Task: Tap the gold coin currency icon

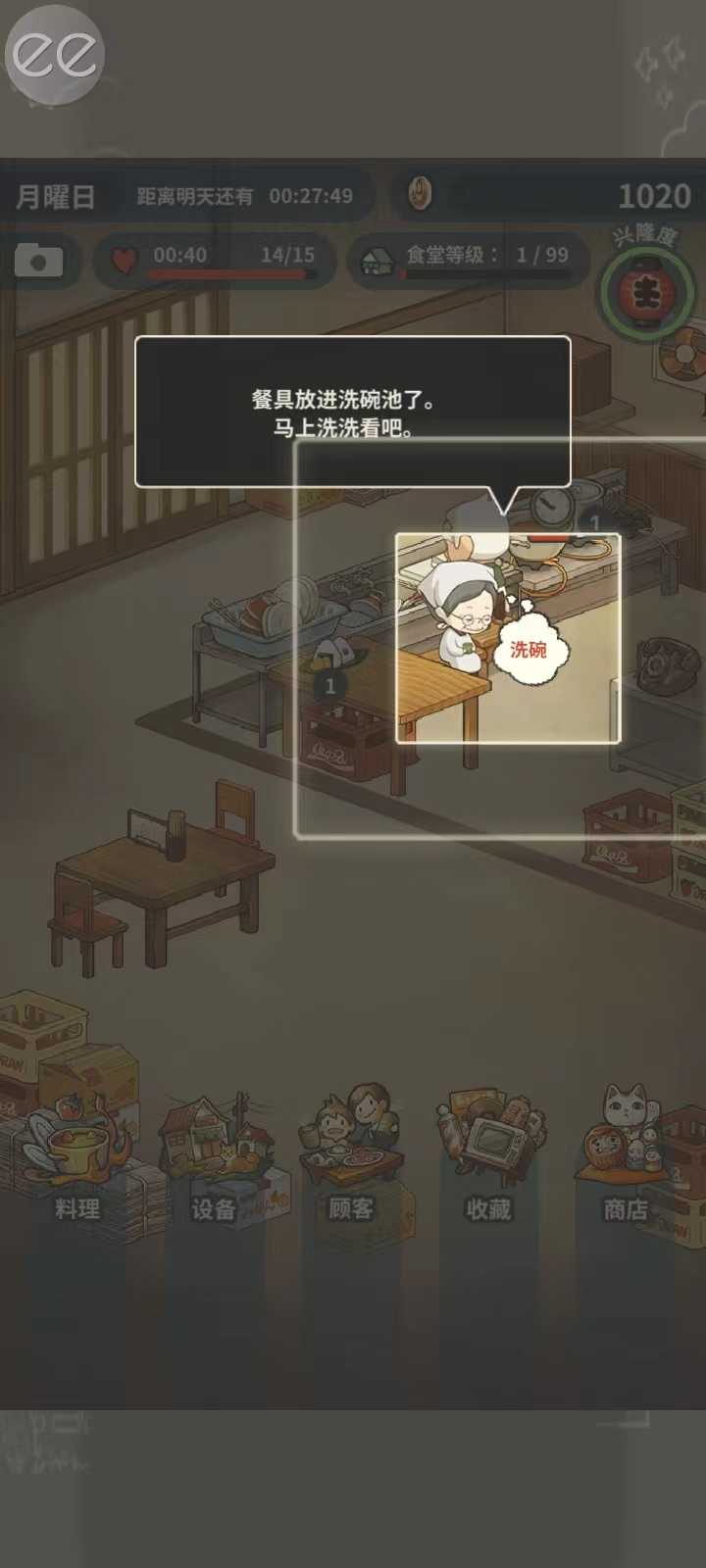Action: pos(420,194)
